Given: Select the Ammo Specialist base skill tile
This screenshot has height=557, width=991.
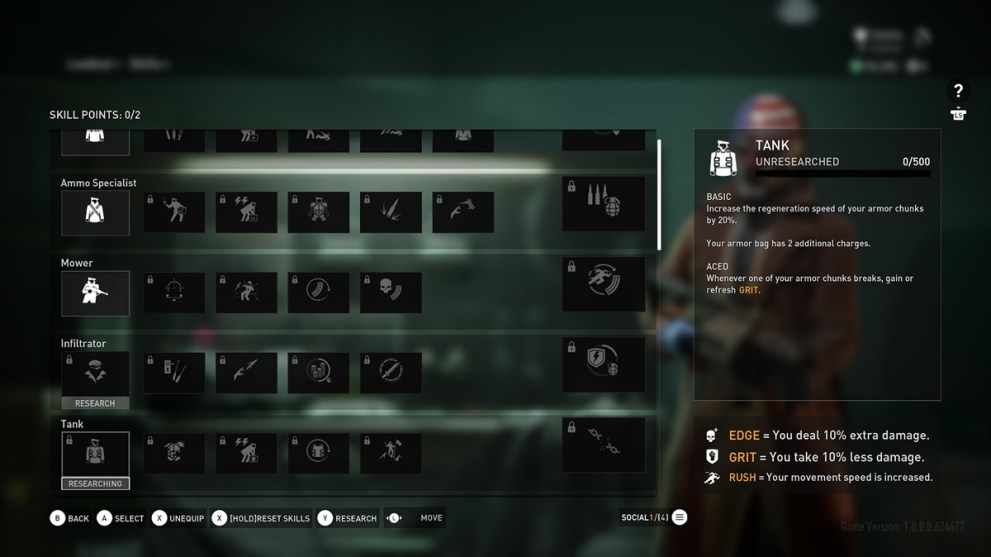Looking at the screenshot, I should (x=95, y=213).
